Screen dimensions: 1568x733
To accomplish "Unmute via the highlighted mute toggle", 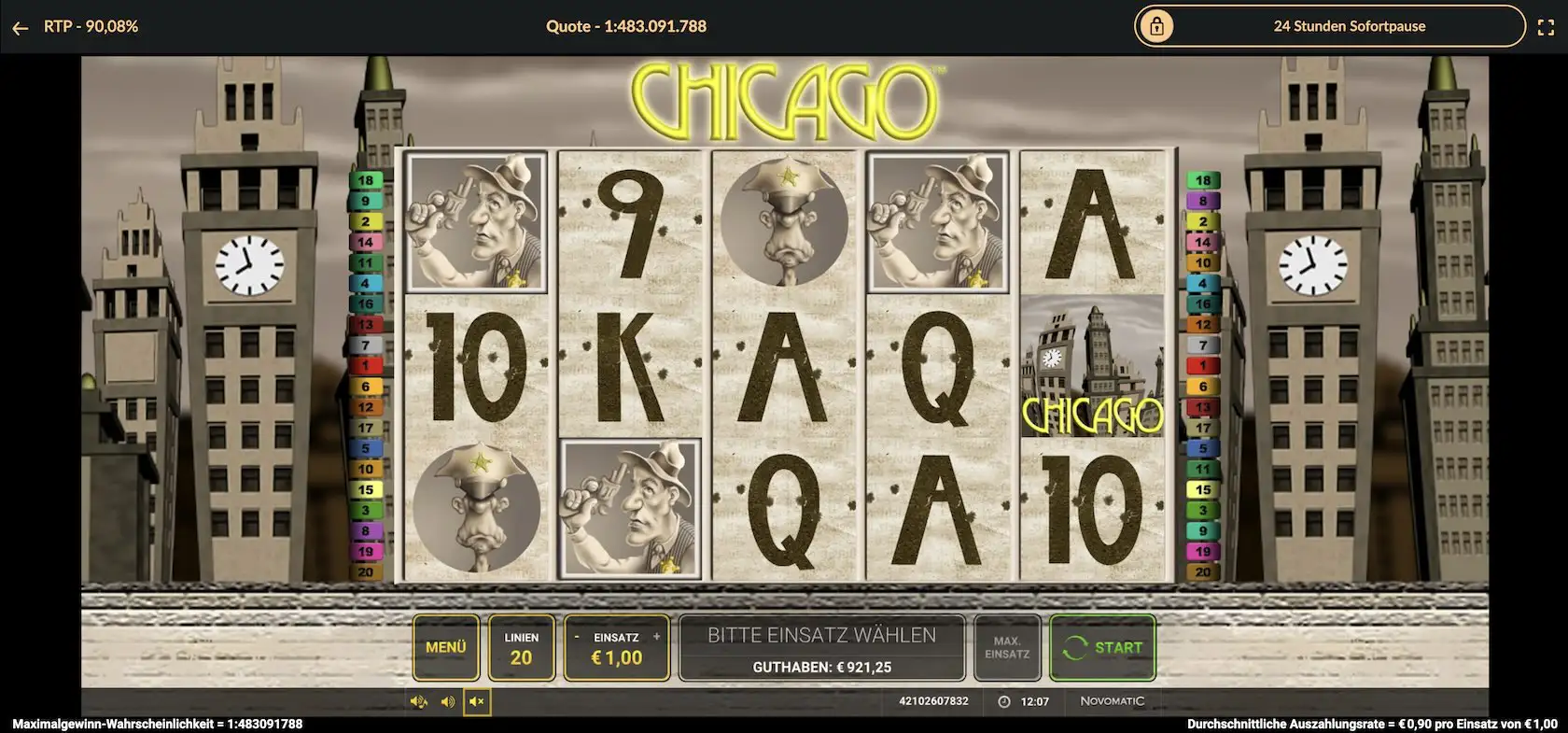I will [x=477, y=701].
